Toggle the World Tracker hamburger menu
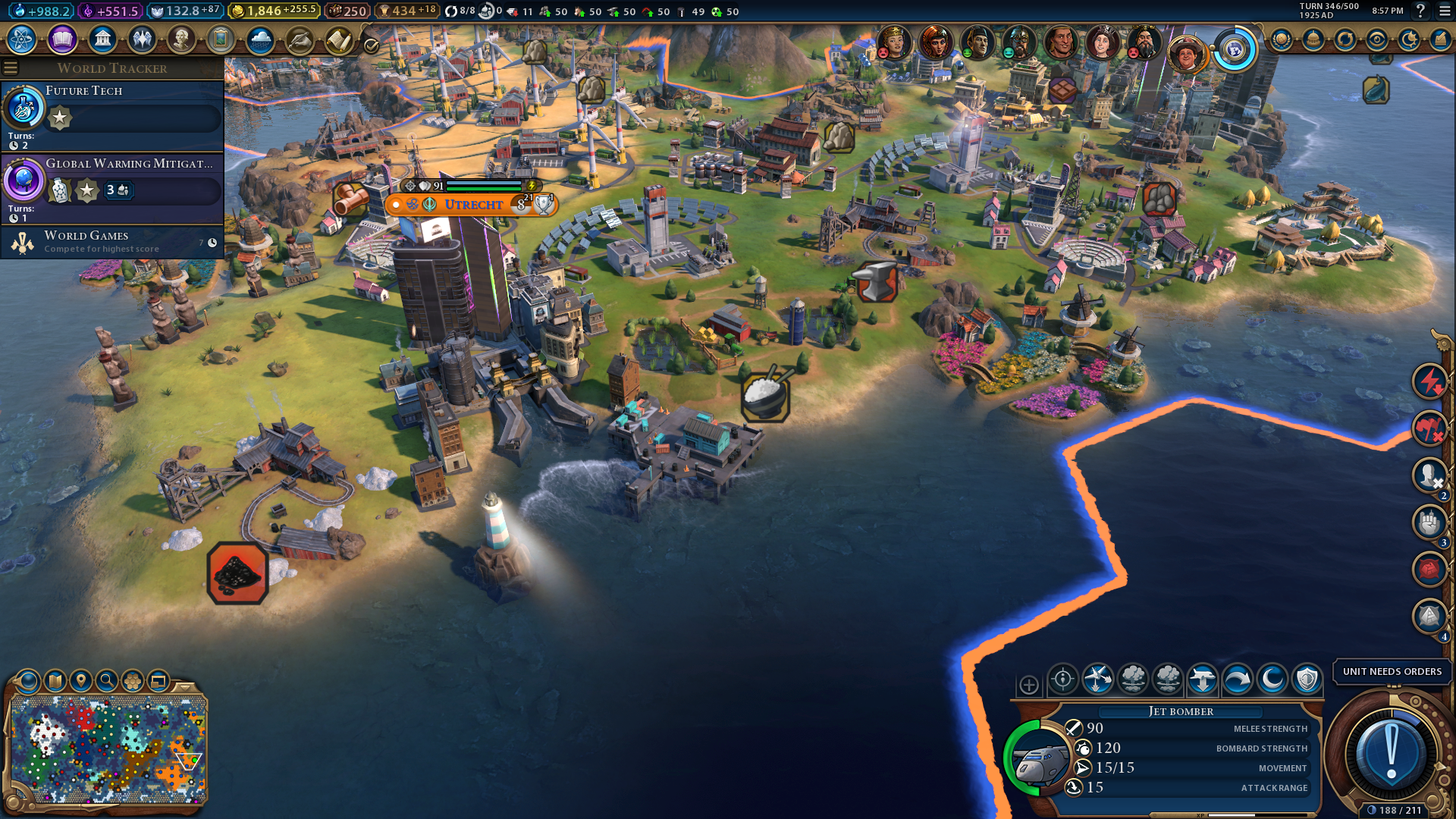This screenshot has width=1456, height=819. (11, 68)
